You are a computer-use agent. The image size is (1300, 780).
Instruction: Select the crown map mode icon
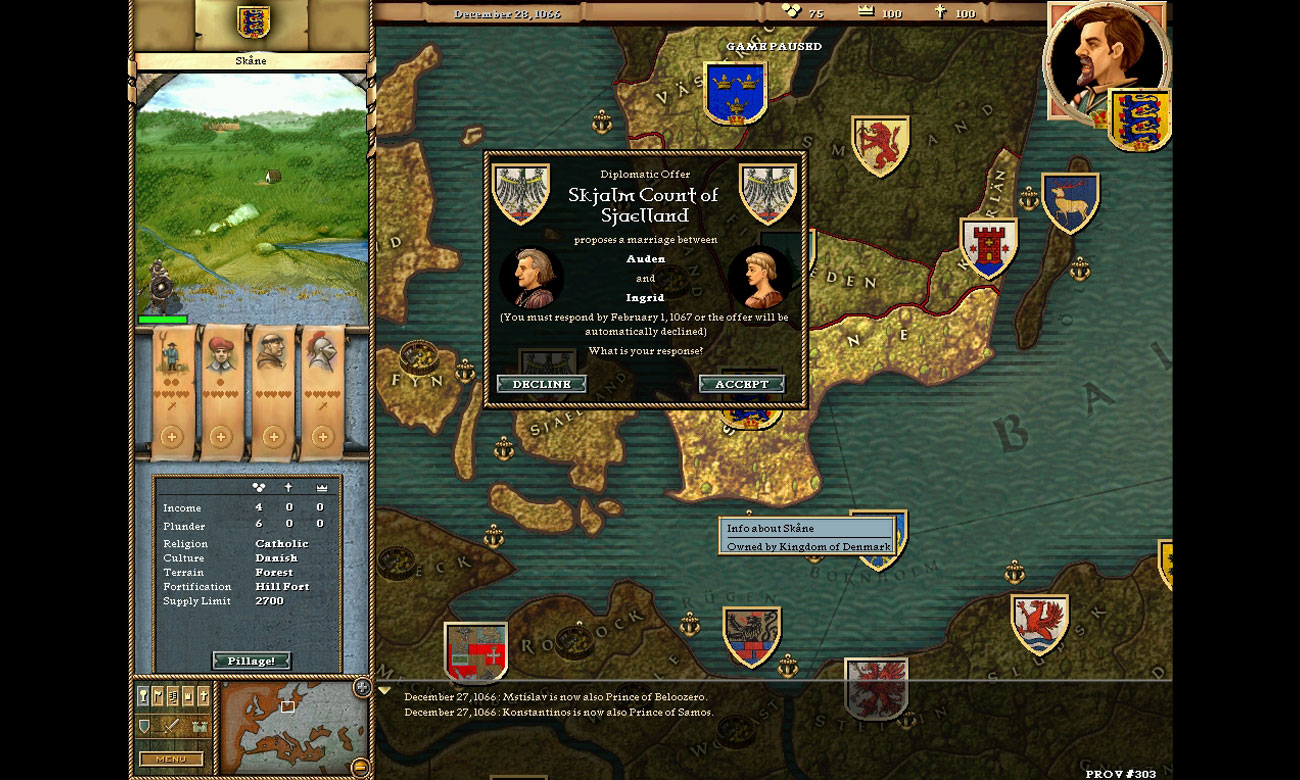[189, 695]
